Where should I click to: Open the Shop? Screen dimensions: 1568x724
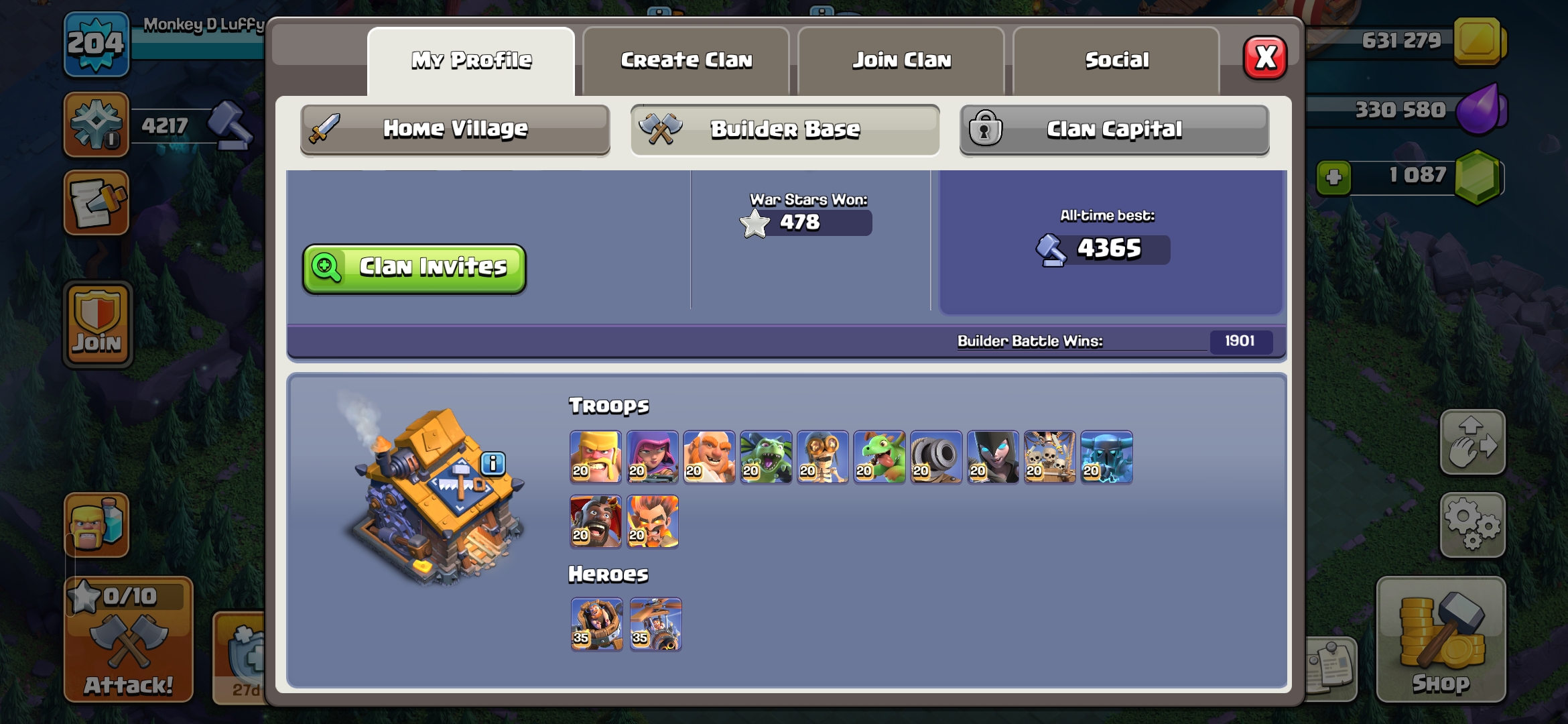point(1441,640)
